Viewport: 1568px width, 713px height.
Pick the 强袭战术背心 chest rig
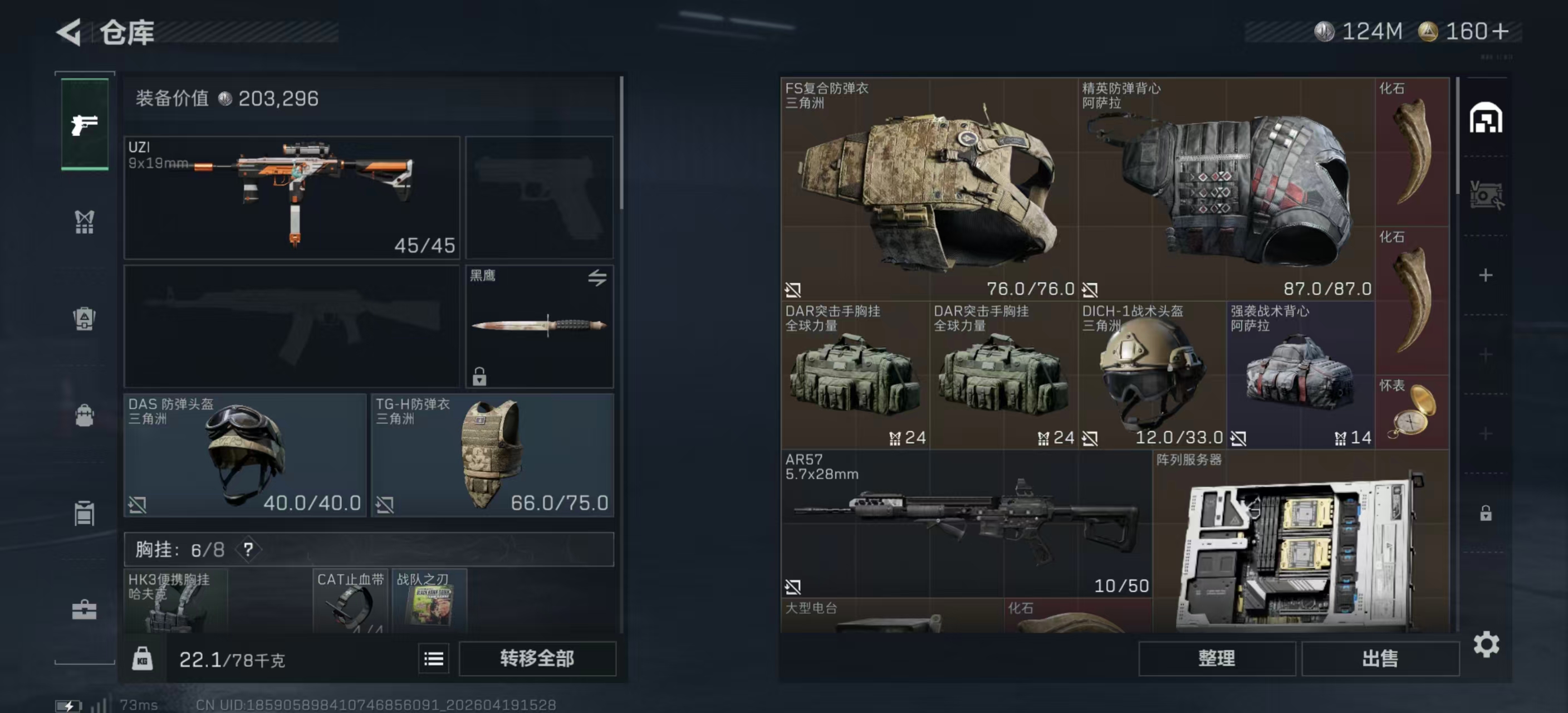coord(1300,375)
